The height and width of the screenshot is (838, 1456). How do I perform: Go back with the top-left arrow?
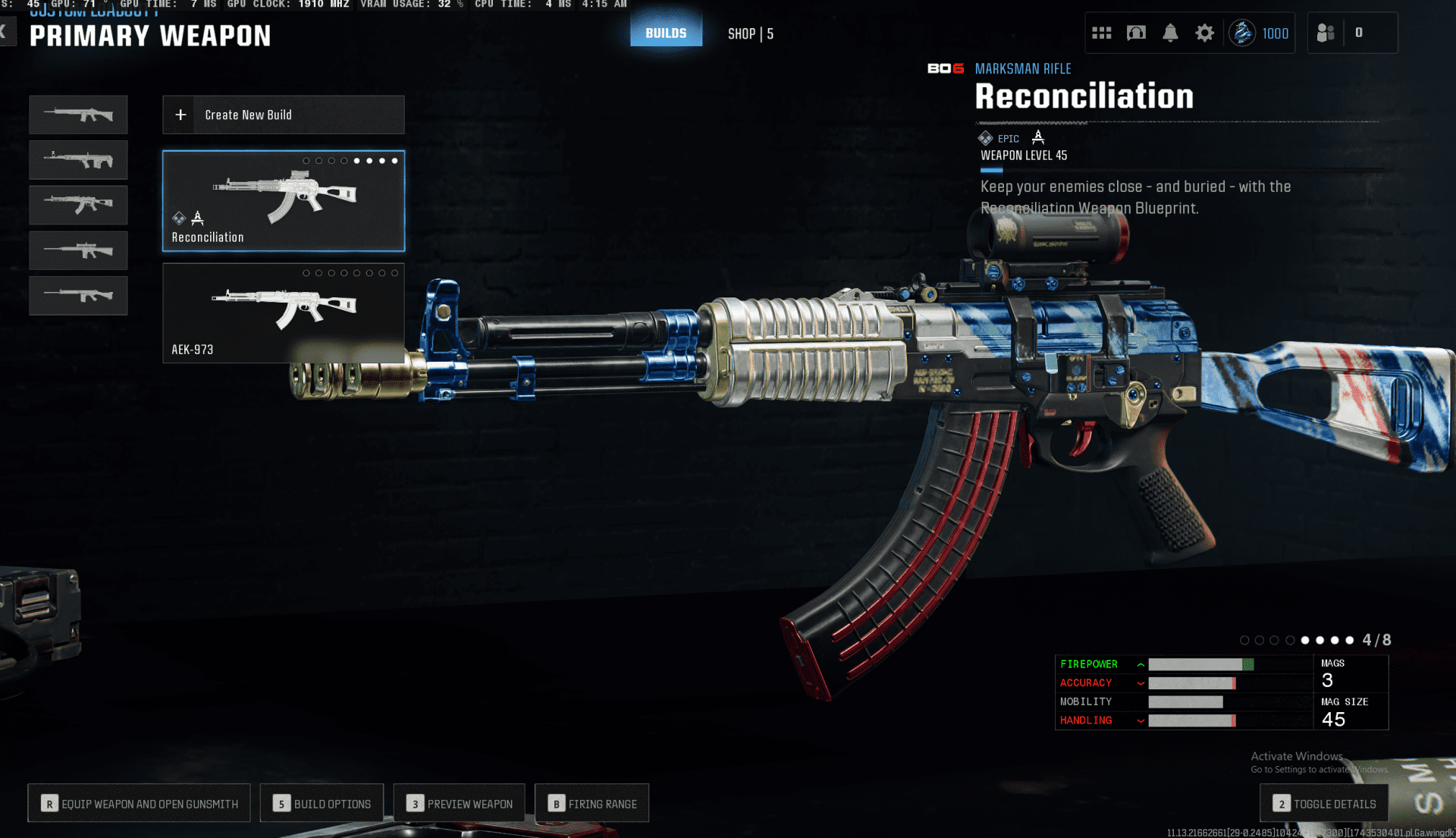tap(6, 32)
